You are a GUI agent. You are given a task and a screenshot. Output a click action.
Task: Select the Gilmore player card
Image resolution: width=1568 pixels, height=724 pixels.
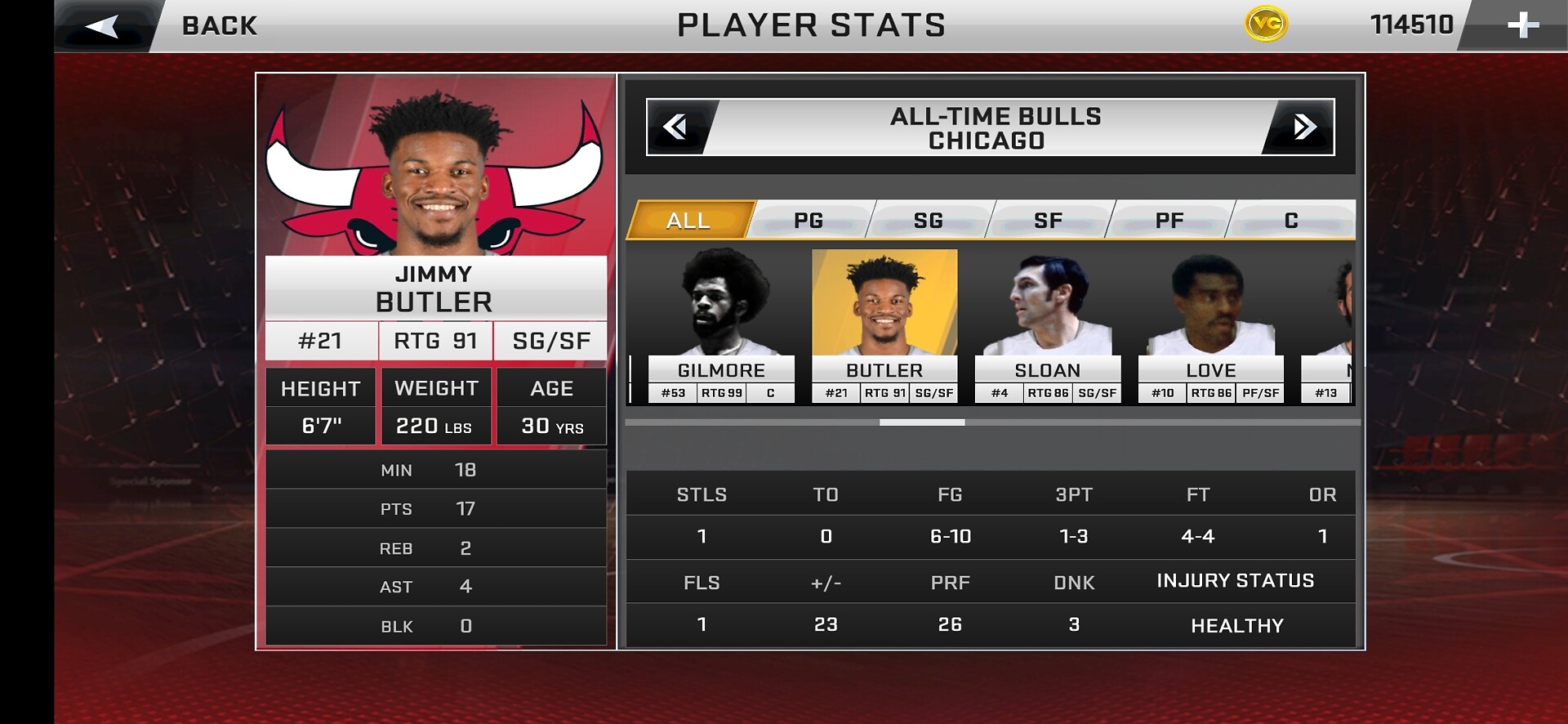(x=721, y=327)
